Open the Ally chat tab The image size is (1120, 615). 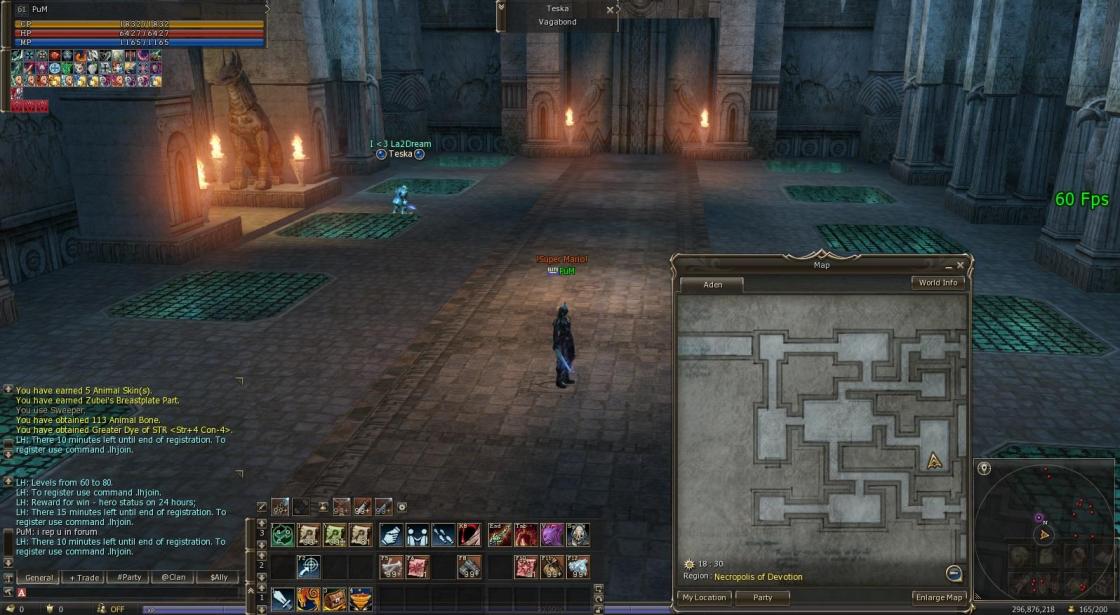tap(217, 578)
